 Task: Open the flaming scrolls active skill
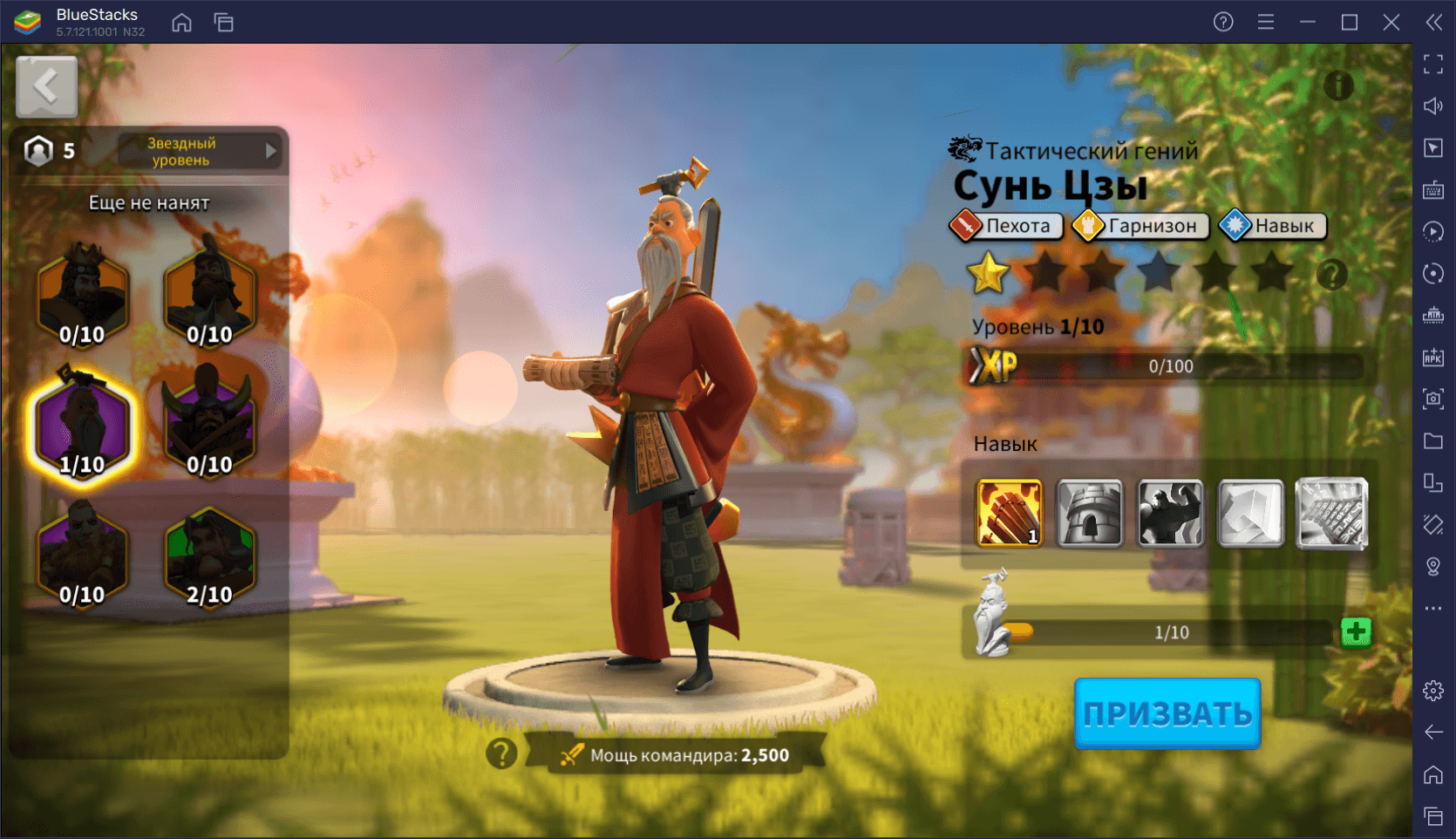pos(1009,513)
